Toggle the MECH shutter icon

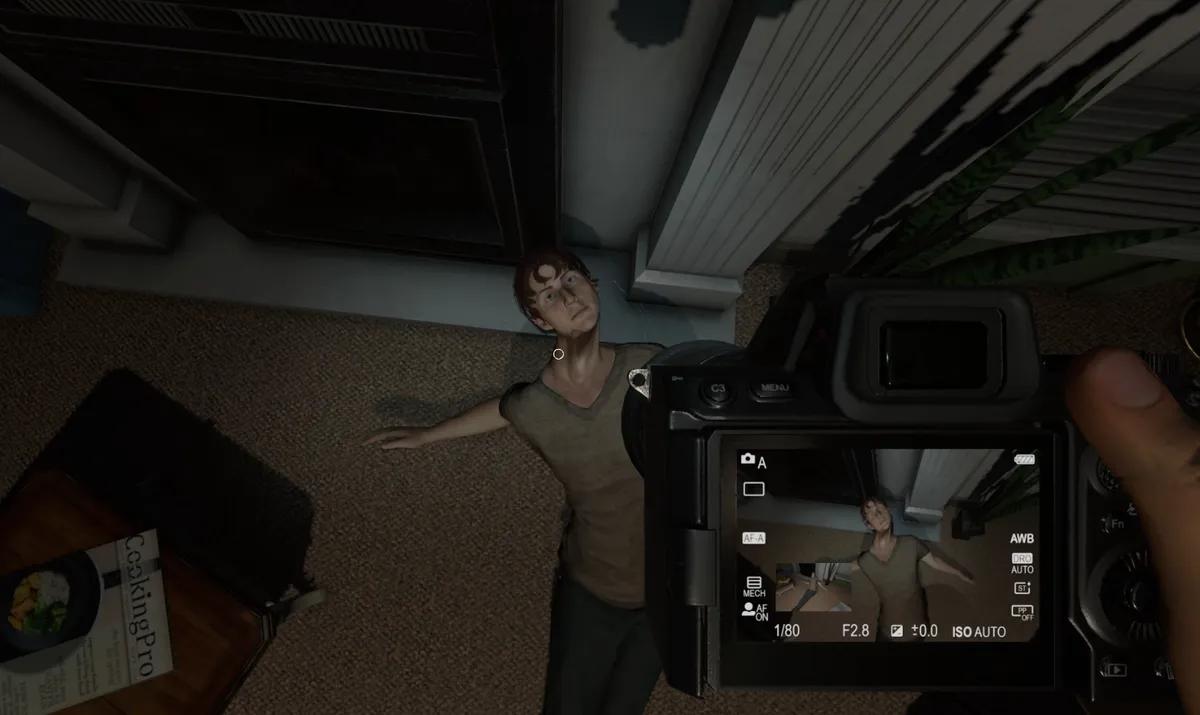(753, 586)
